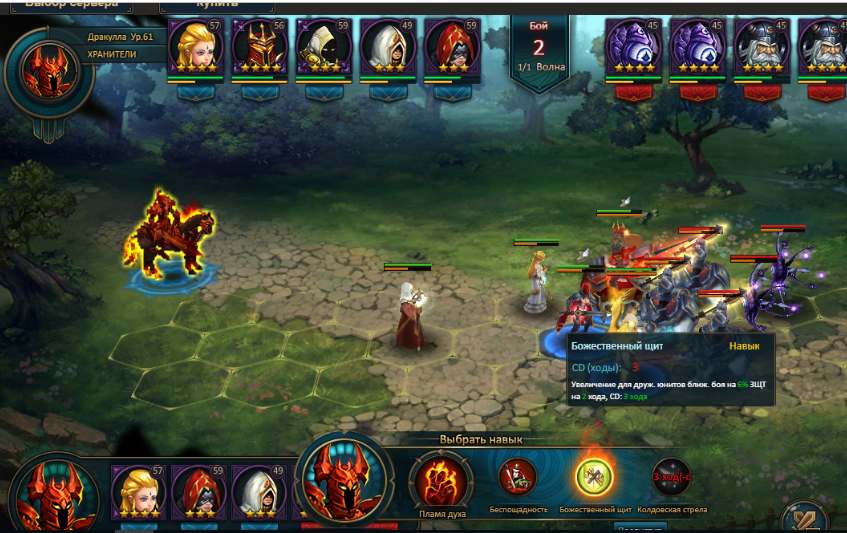Screen dimensions: 847x533
Task: Select the level 57 blonde hero portrait in top row
Action: (x=195, y=47)
